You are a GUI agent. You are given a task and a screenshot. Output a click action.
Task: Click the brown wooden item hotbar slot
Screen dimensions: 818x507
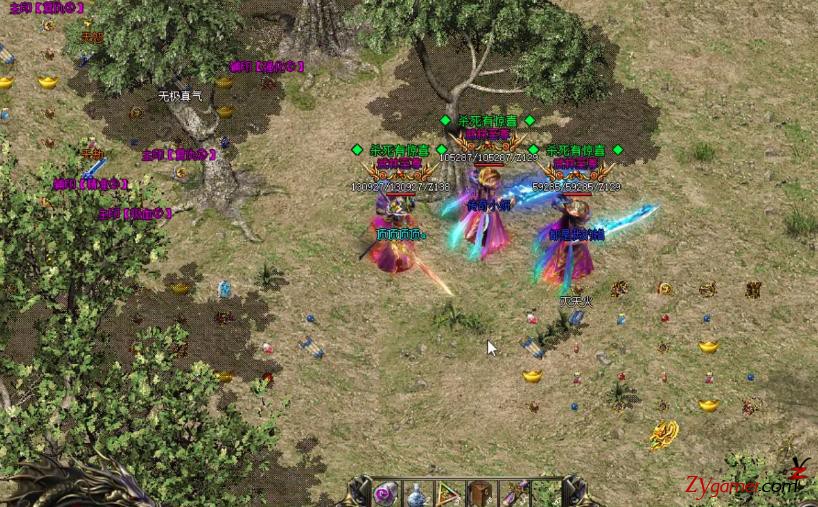click(x=482, y=493)
